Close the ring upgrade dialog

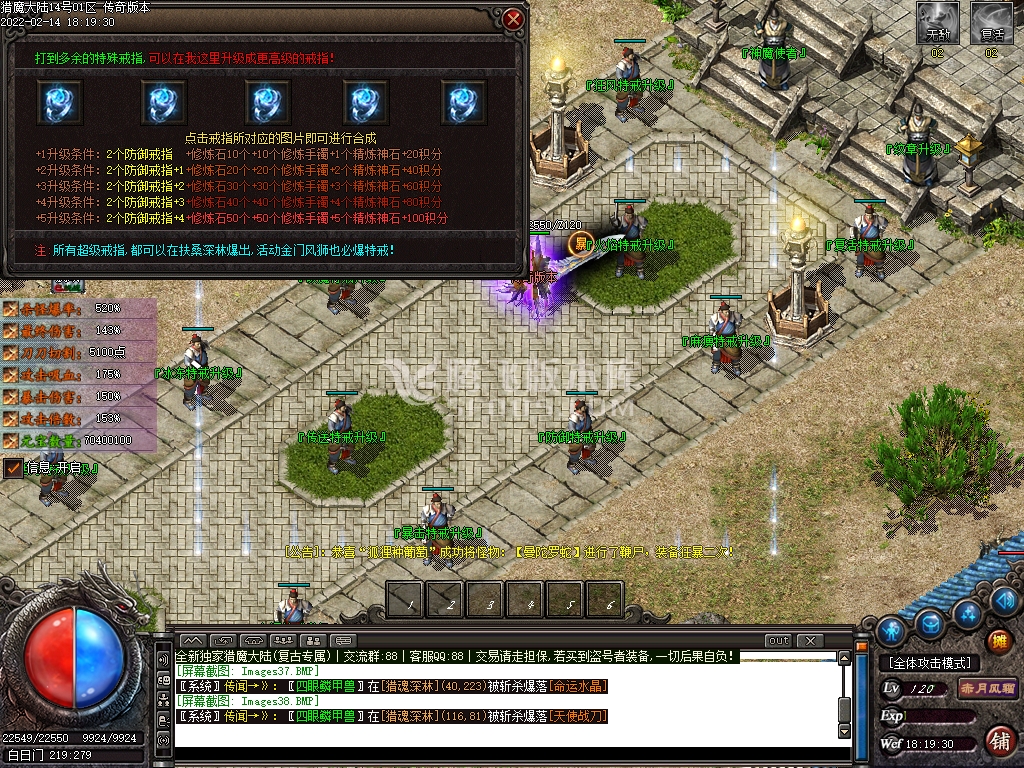point(513,19)
